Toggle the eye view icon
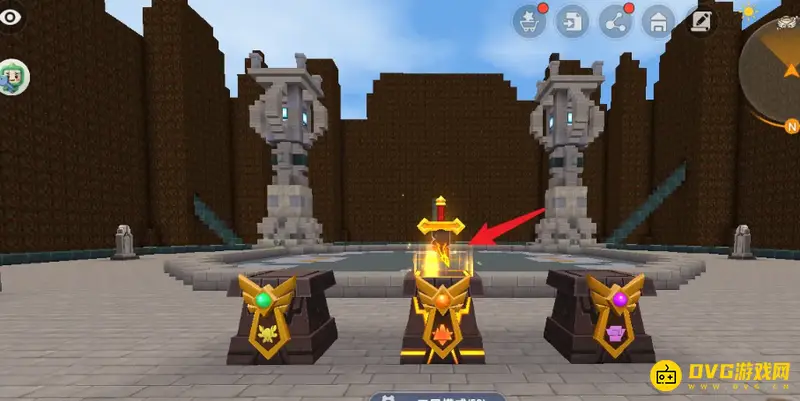The height and width of the screenshot is (401, 800). (10, 19)
